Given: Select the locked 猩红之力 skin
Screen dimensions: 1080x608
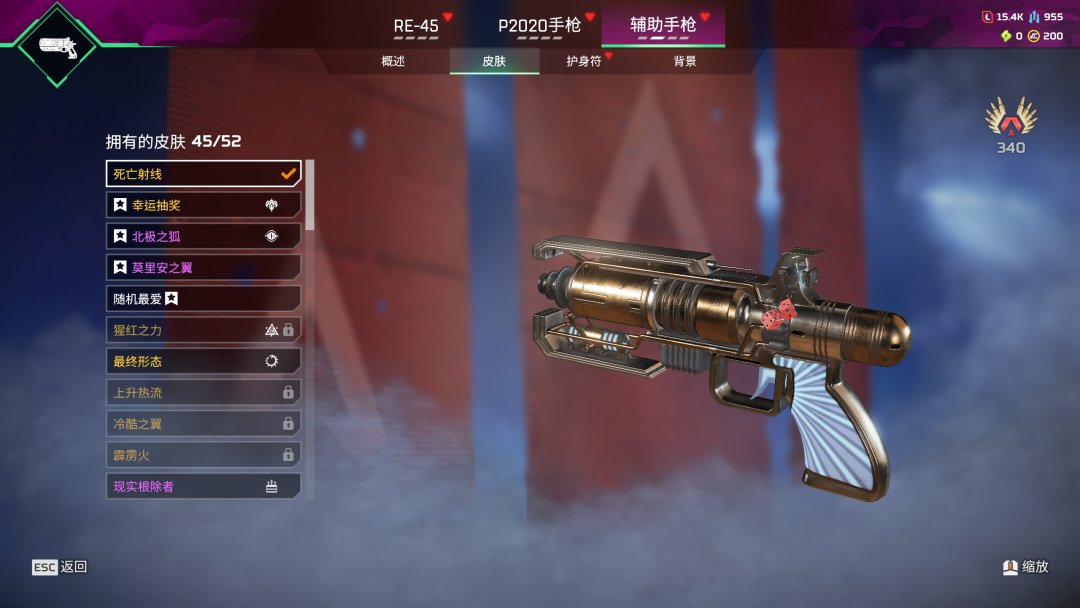Looking at the screenshot, I should (203, 330).
